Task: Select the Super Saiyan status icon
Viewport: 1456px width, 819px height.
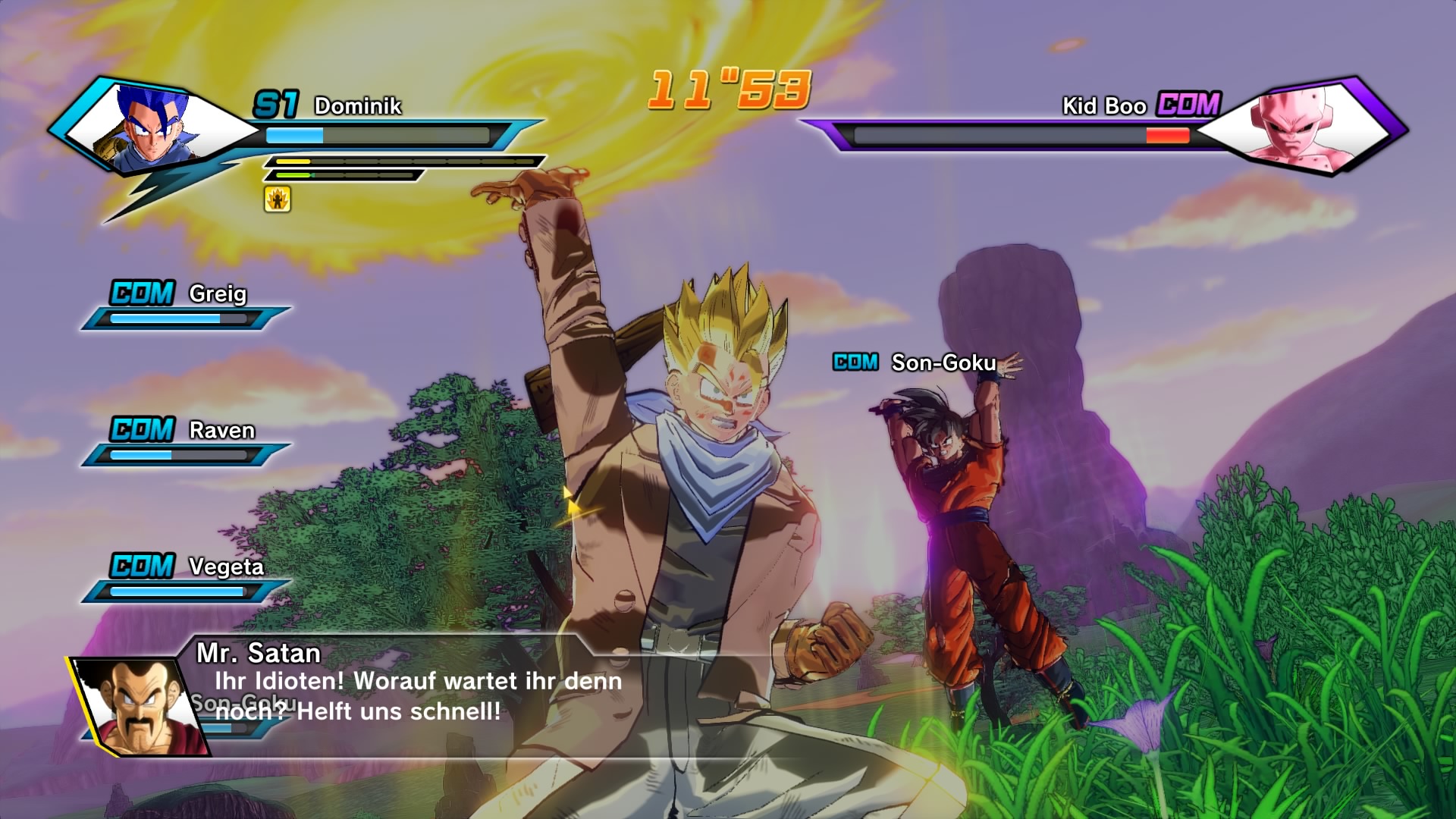Action: [278, 199]
